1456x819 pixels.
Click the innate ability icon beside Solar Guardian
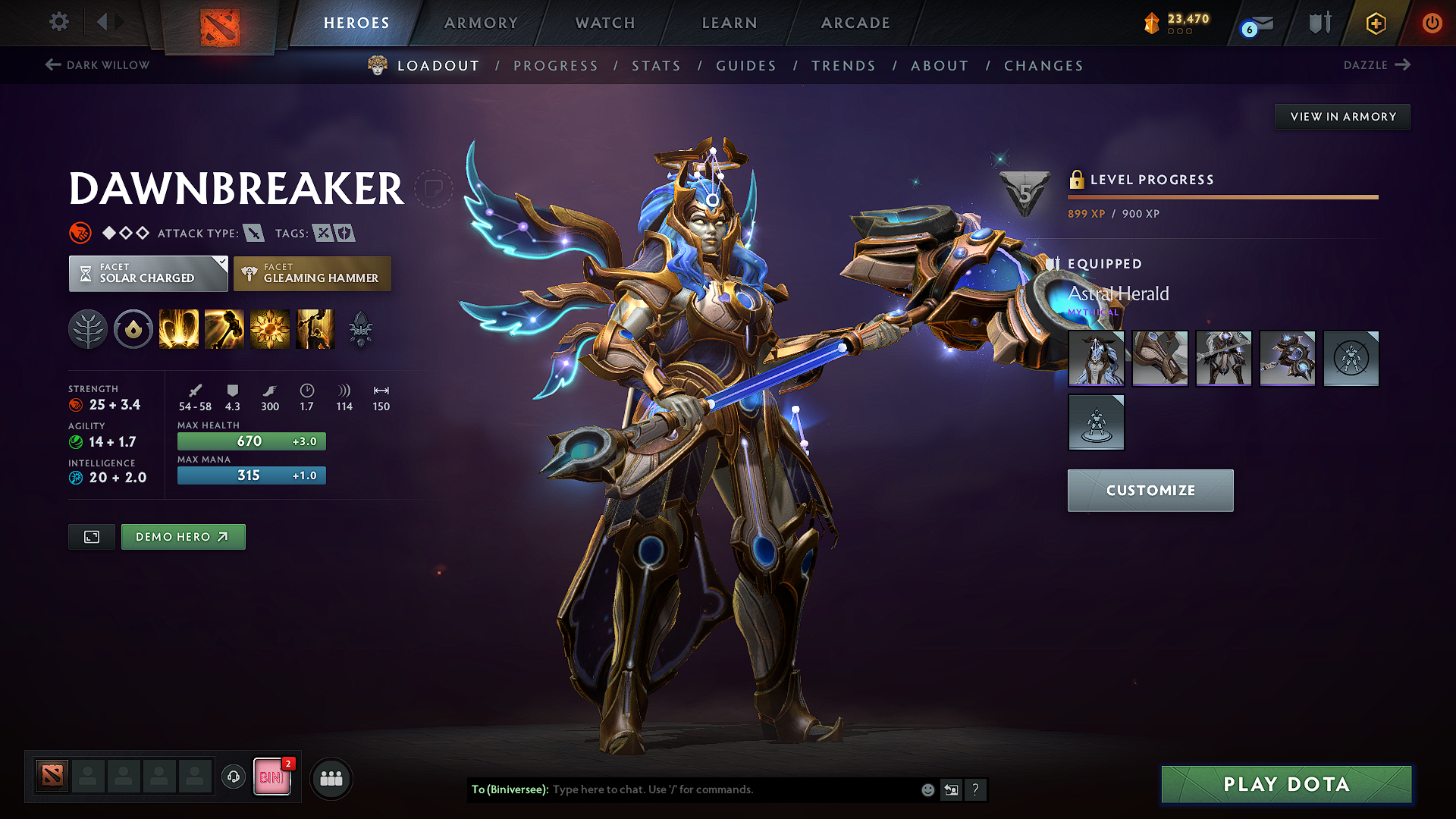pos(133,329)
